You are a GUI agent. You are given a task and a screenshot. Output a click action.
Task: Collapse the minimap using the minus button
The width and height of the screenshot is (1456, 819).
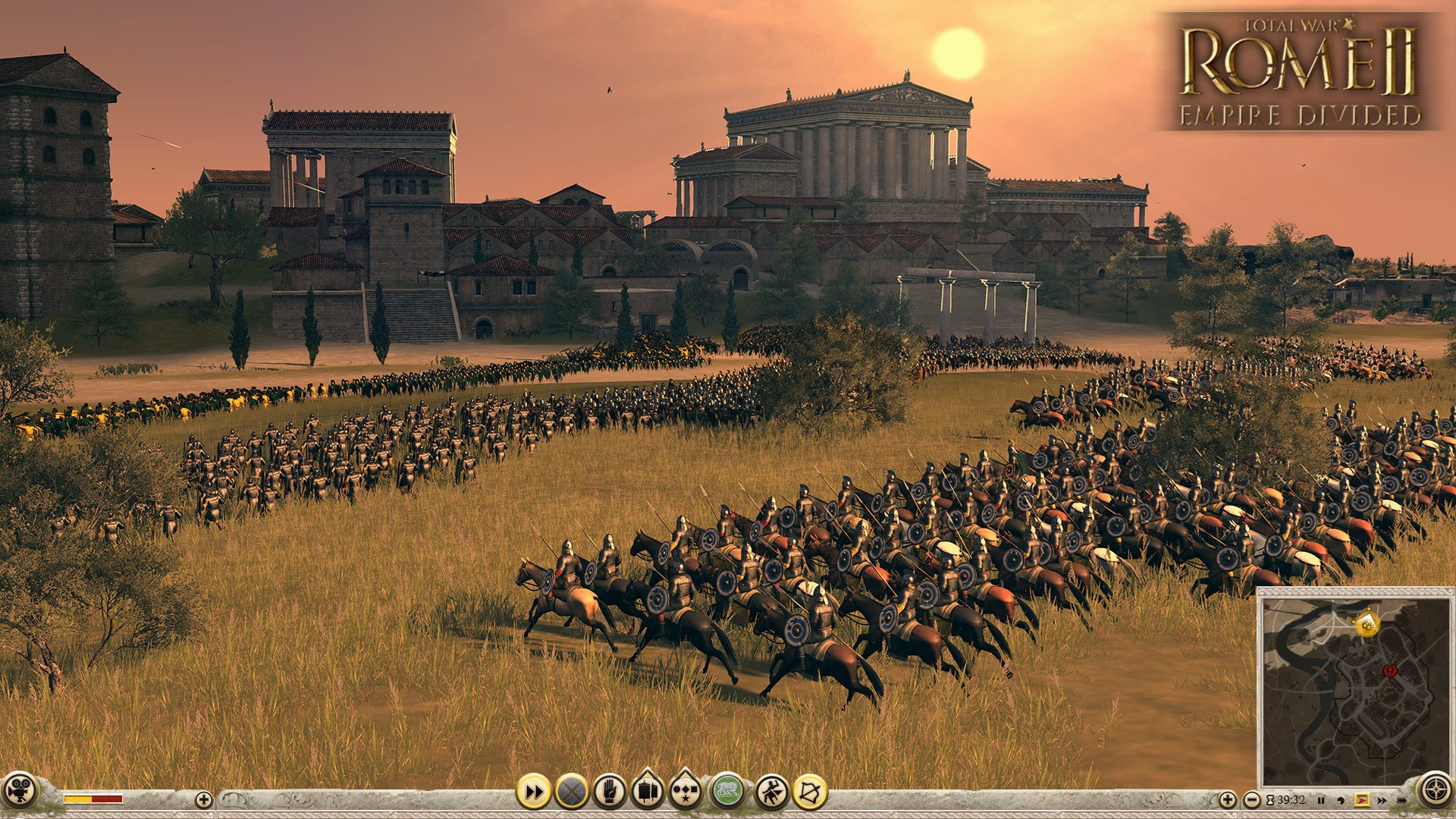pos(1252,799)
